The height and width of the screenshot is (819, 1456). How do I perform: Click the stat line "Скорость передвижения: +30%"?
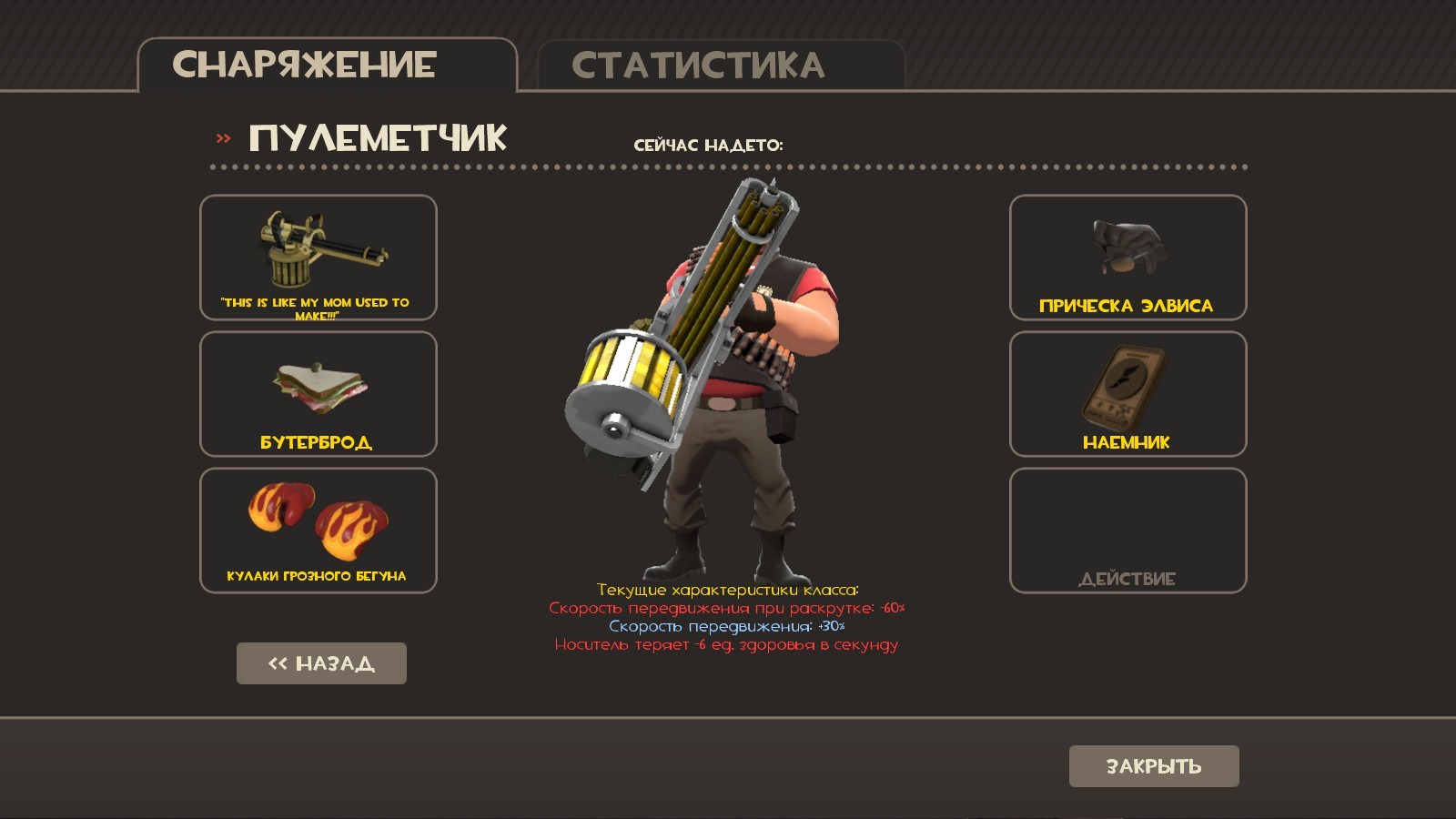[726, 626]
